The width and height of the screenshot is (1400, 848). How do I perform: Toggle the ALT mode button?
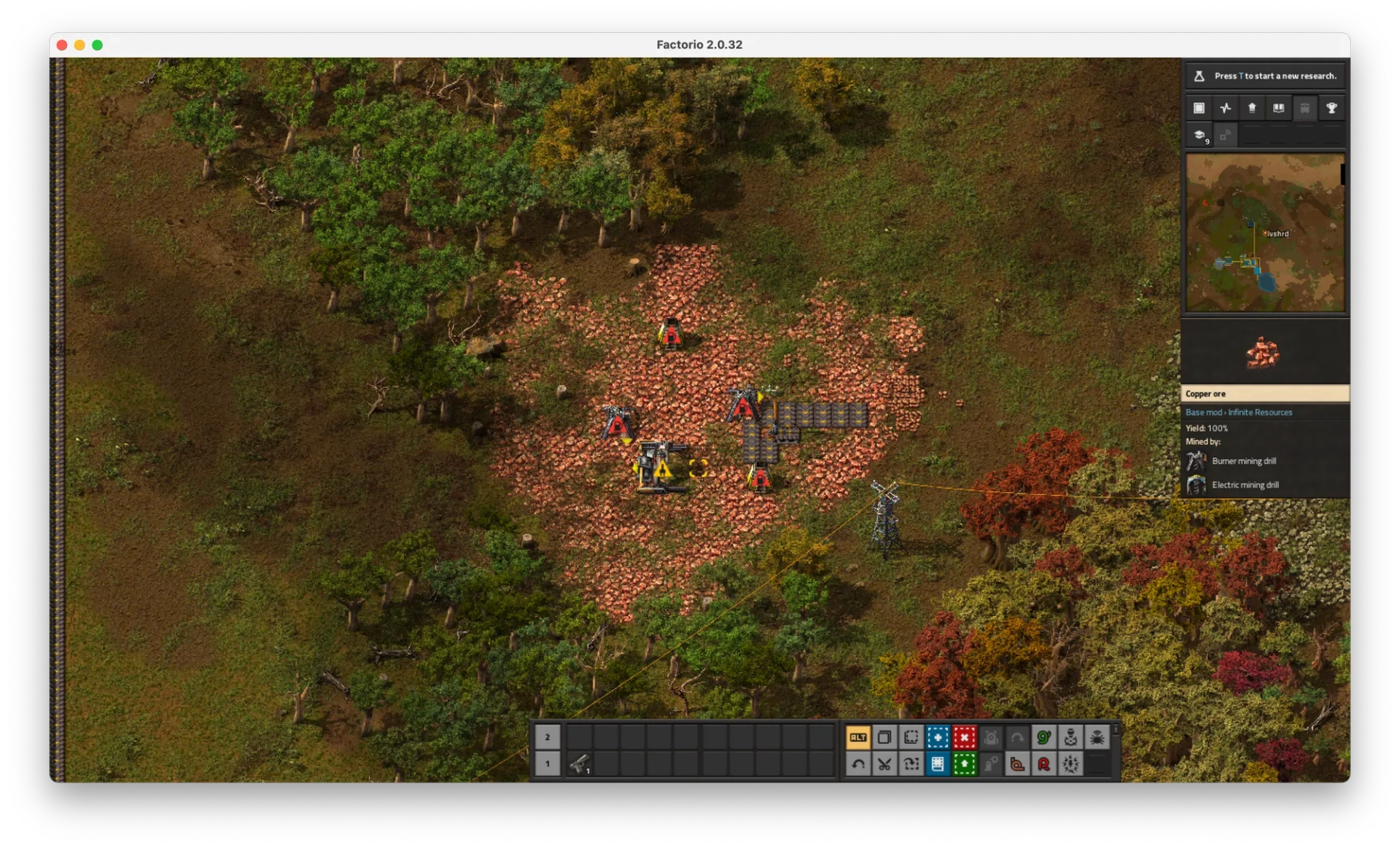[x=858, y=737]
